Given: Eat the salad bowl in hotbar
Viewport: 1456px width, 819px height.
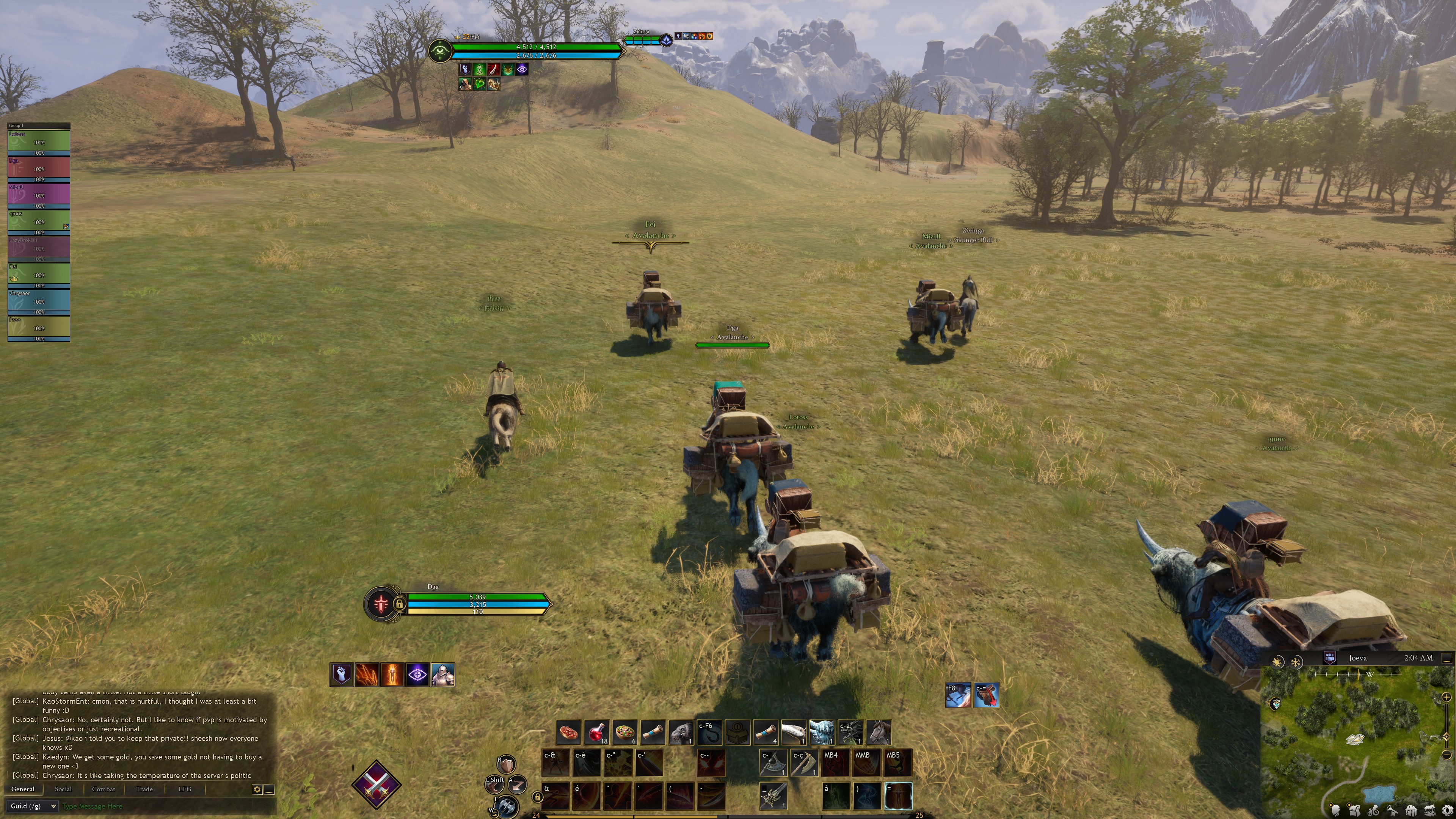Looking at the screenshot, I should (x=624, y=733).
